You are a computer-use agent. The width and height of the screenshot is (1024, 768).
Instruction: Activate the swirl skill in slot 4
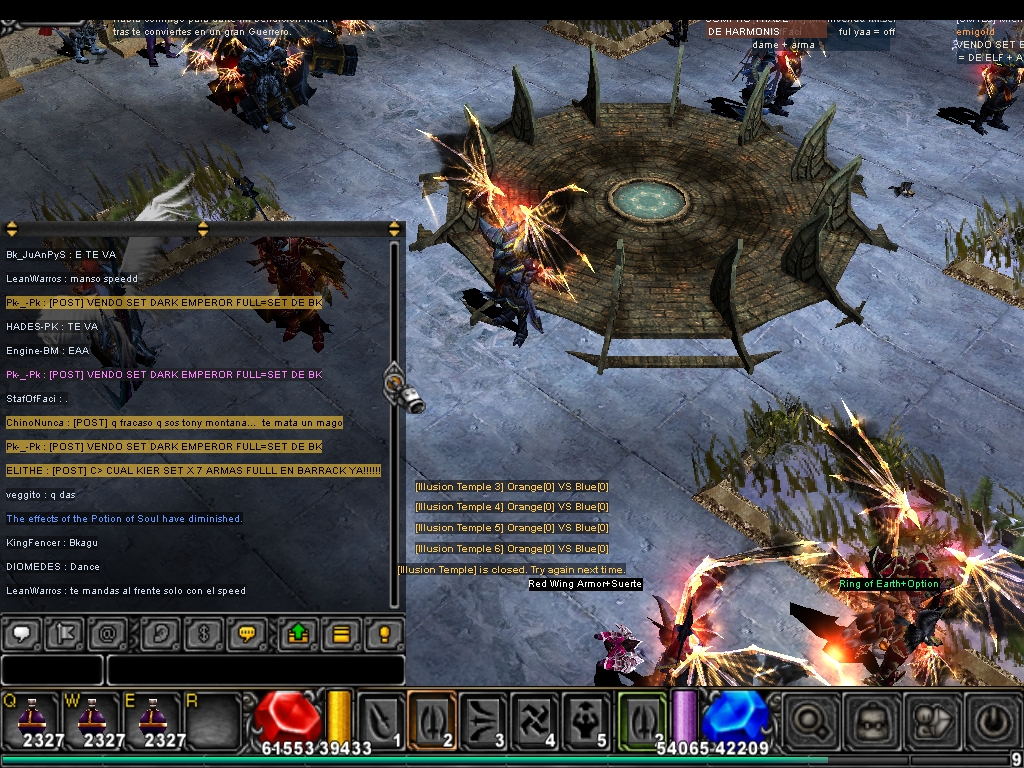click(535, 720)
